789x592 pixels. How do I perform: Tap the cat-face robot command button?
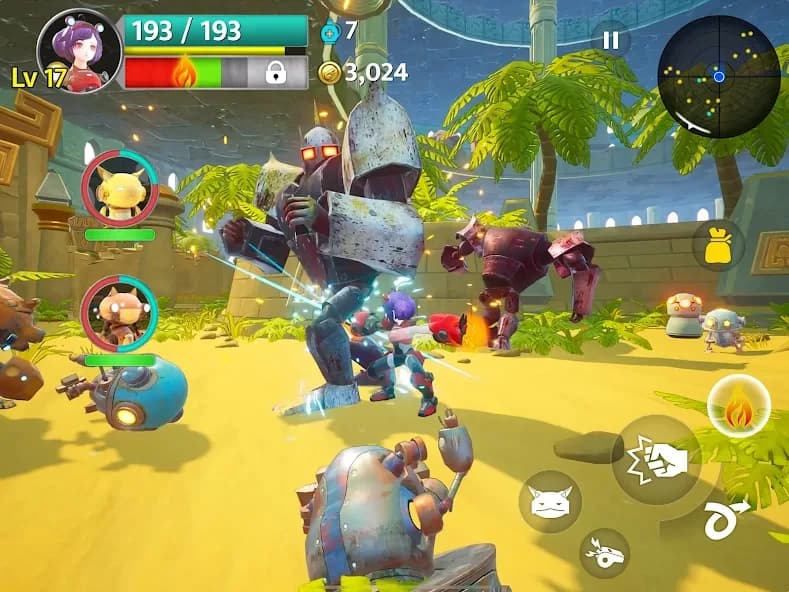550,501
